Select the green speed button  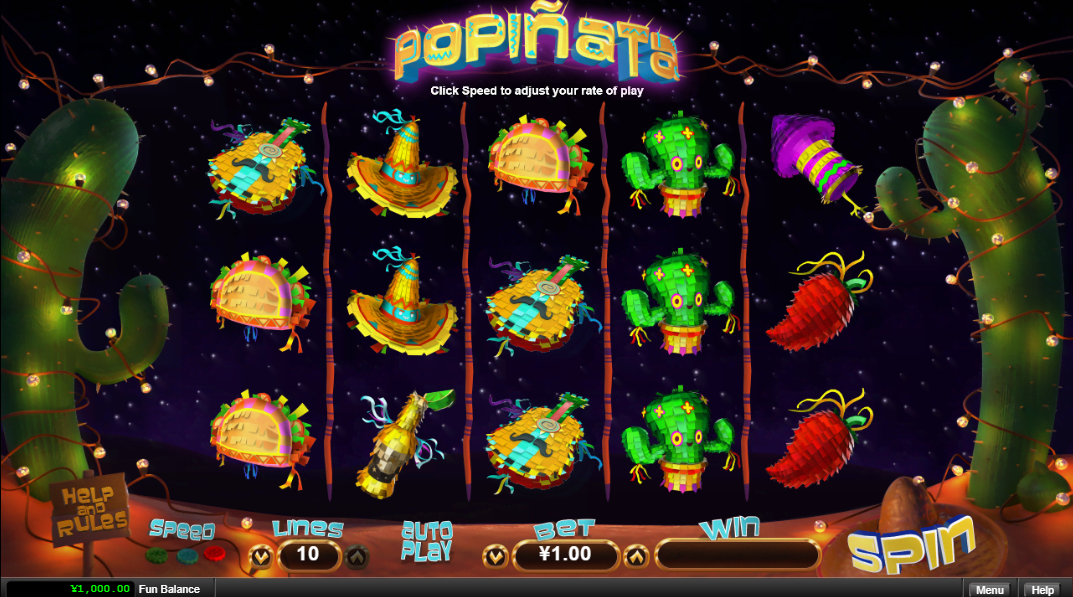click(x=156, y=553)
